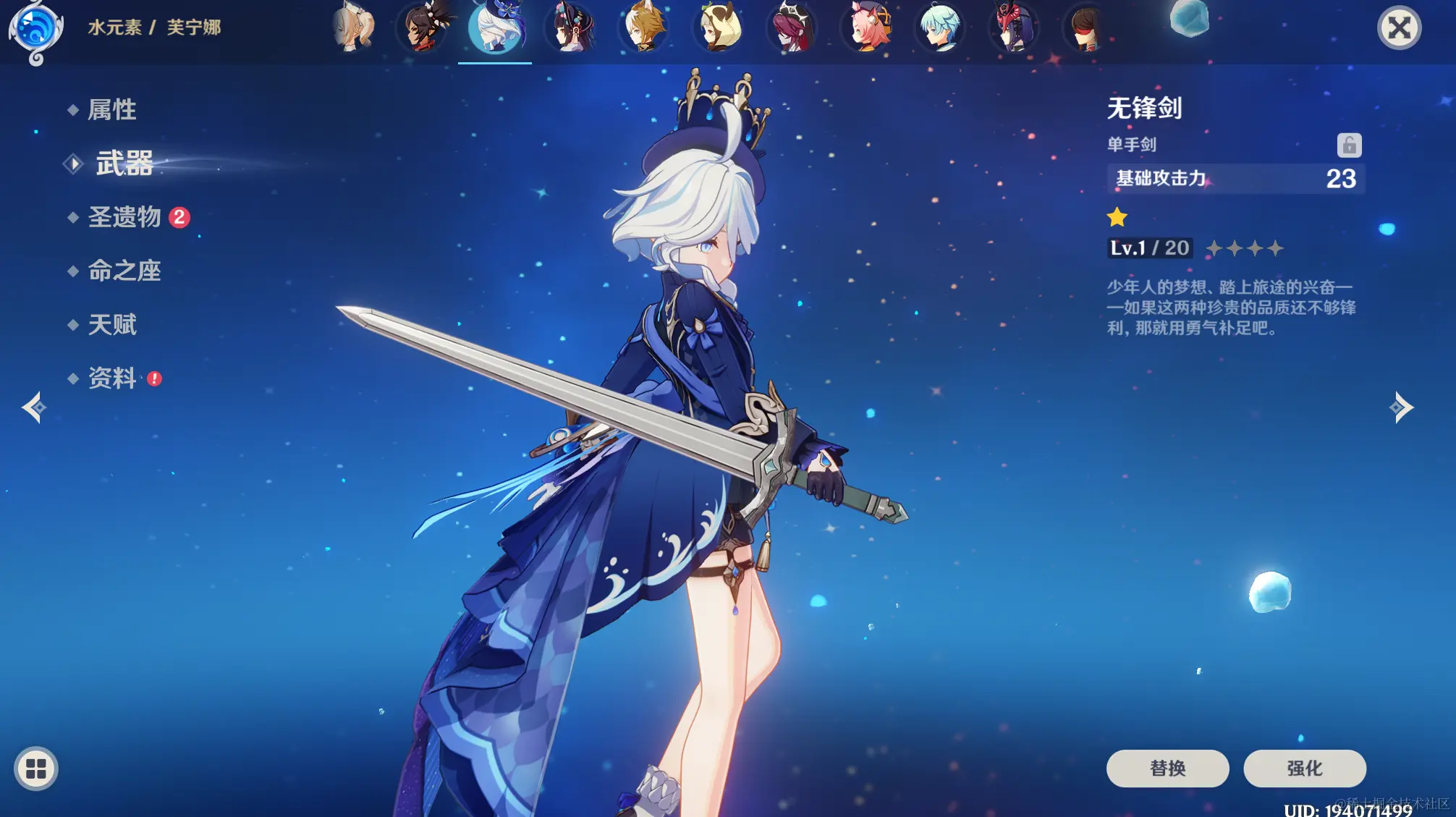
Task: Show the 天赋 (Talents) page
Action: [112, 324]
